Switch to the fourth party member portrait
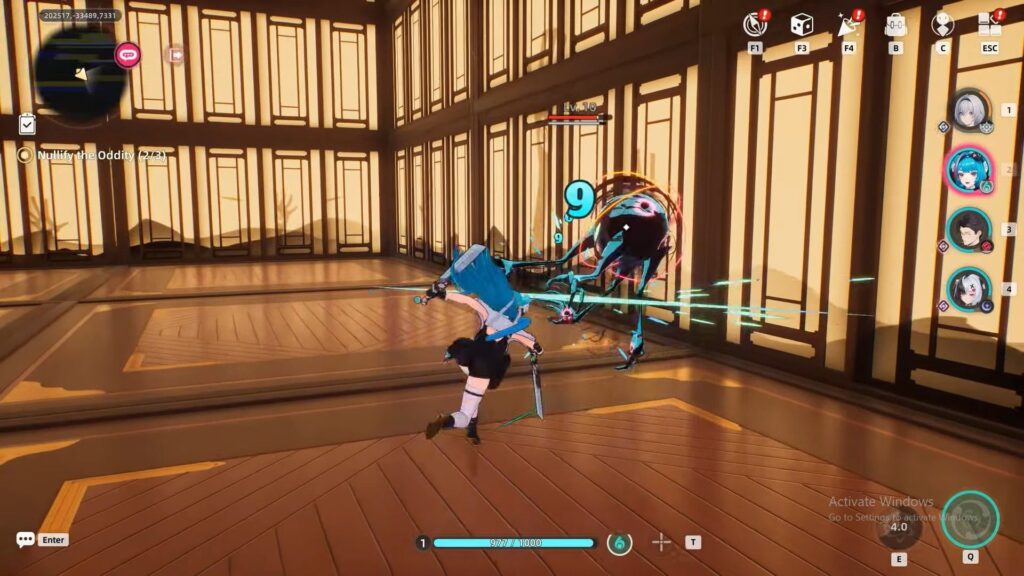The height and width of the screenshot is (576, 1024). (x=968, y=289)
